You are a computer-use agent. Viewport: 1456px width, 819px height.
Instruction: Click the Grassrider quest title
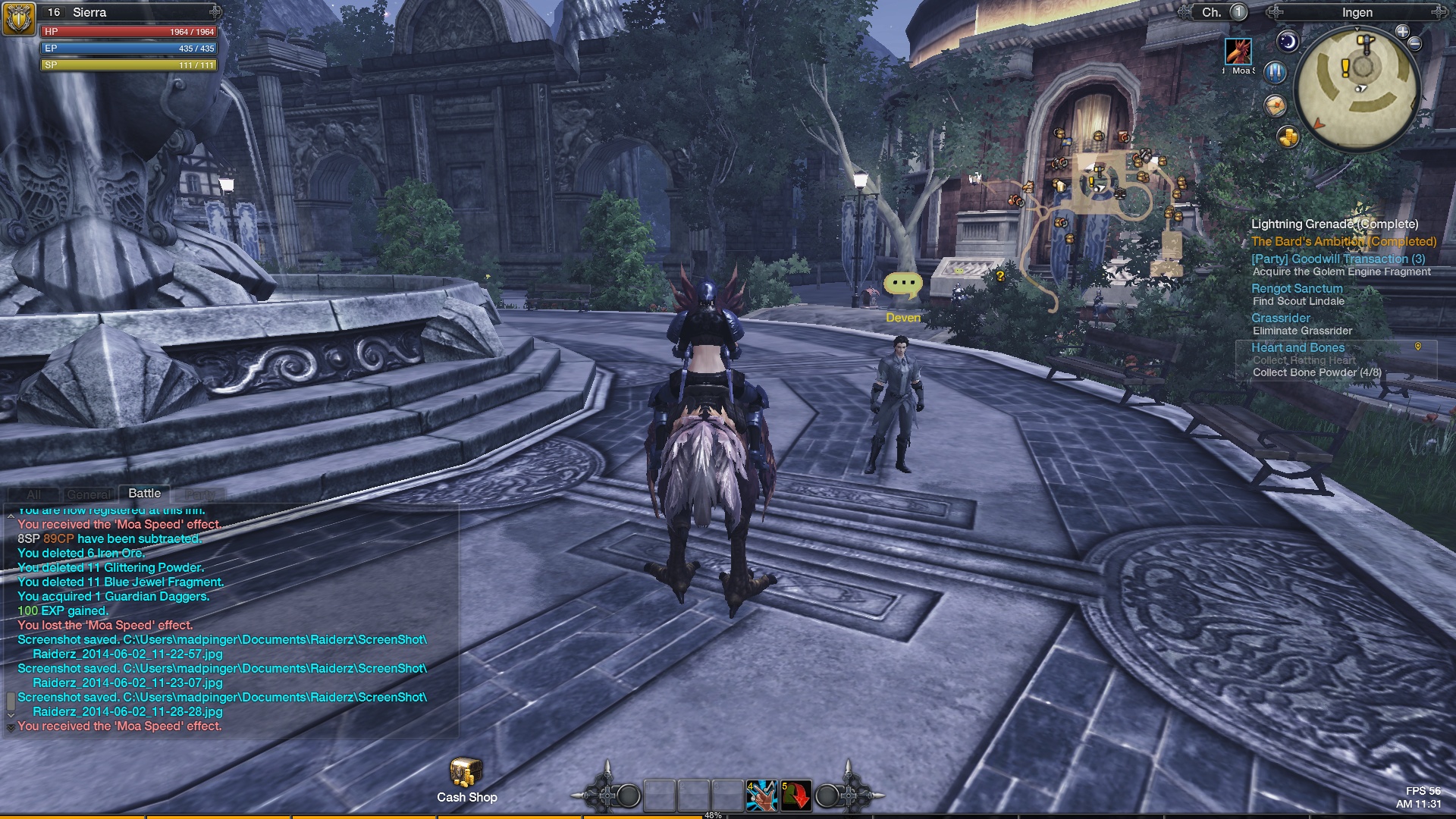point(1281,318)
